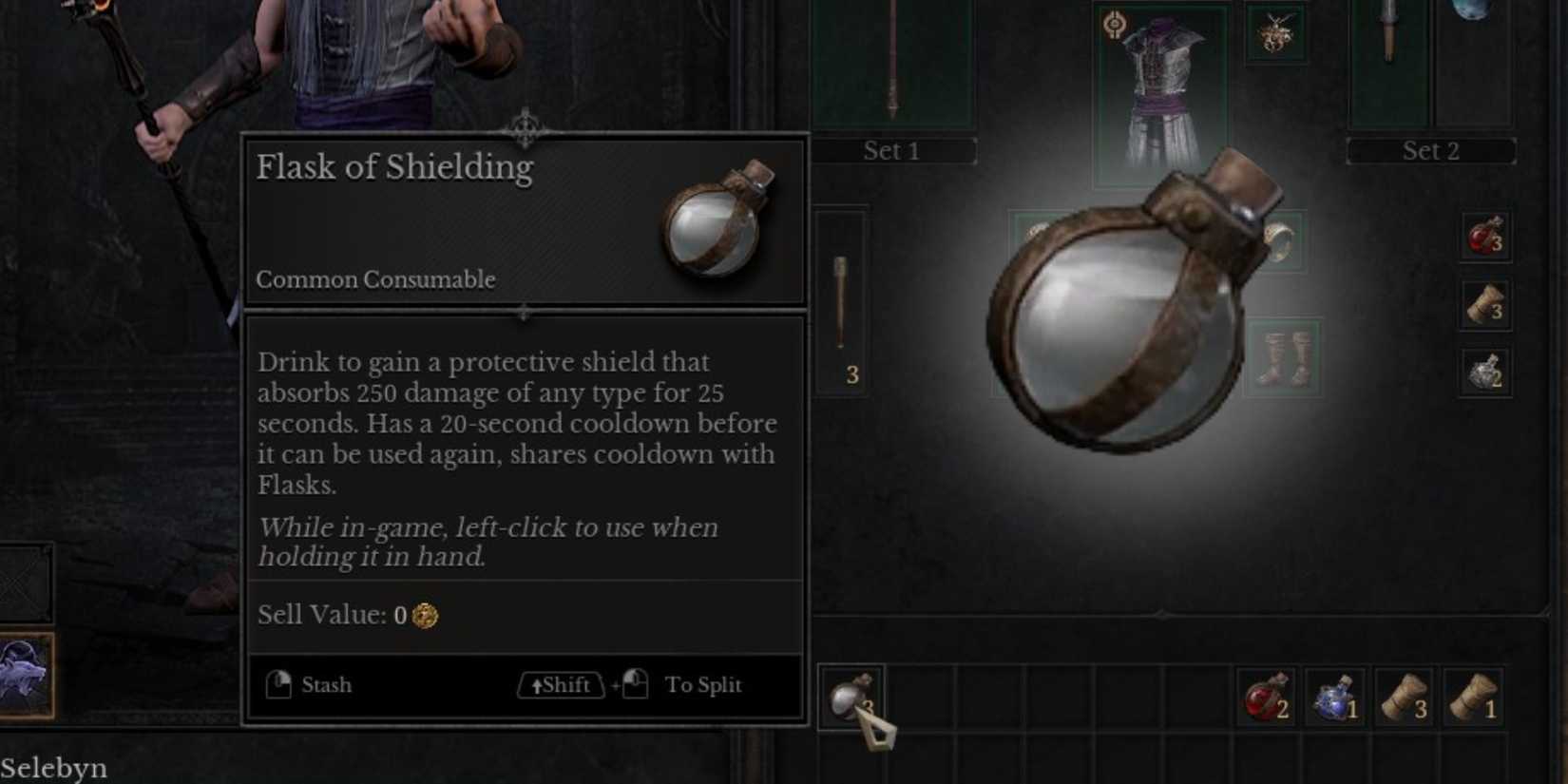Click the gold coin beside Sell Value
The width and height of the screenshot is (1568, 784).
point(424,616)
